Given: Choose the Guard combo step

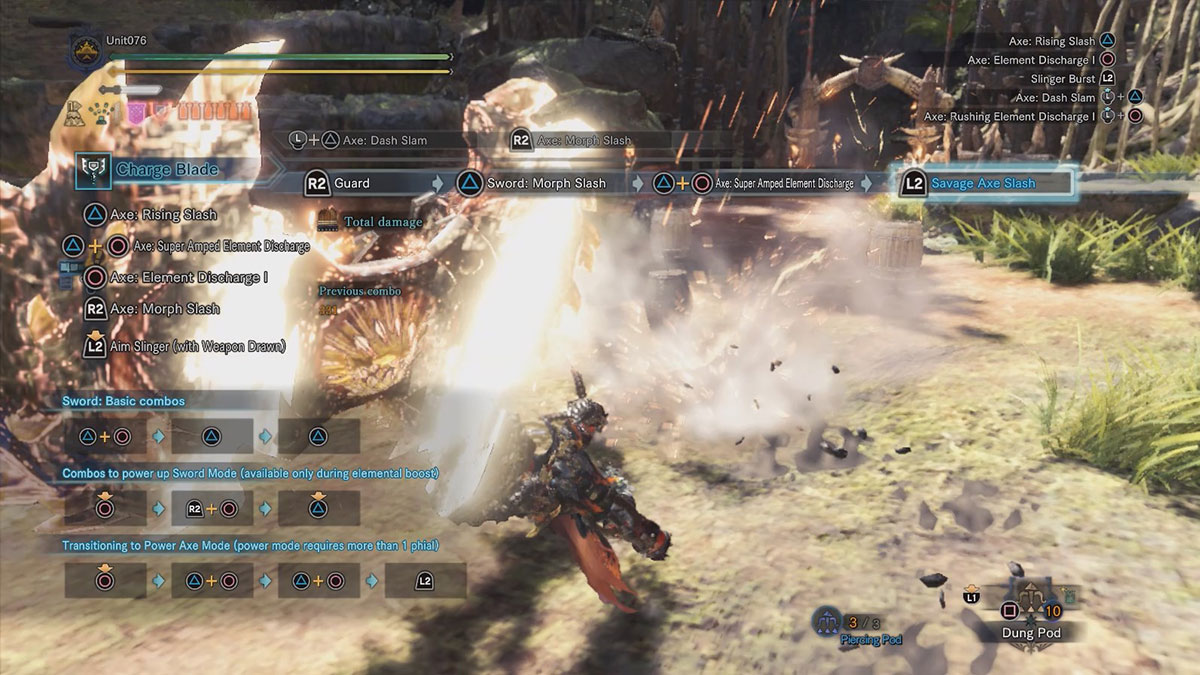Looking at the screenshot, I should pos(366,183).
